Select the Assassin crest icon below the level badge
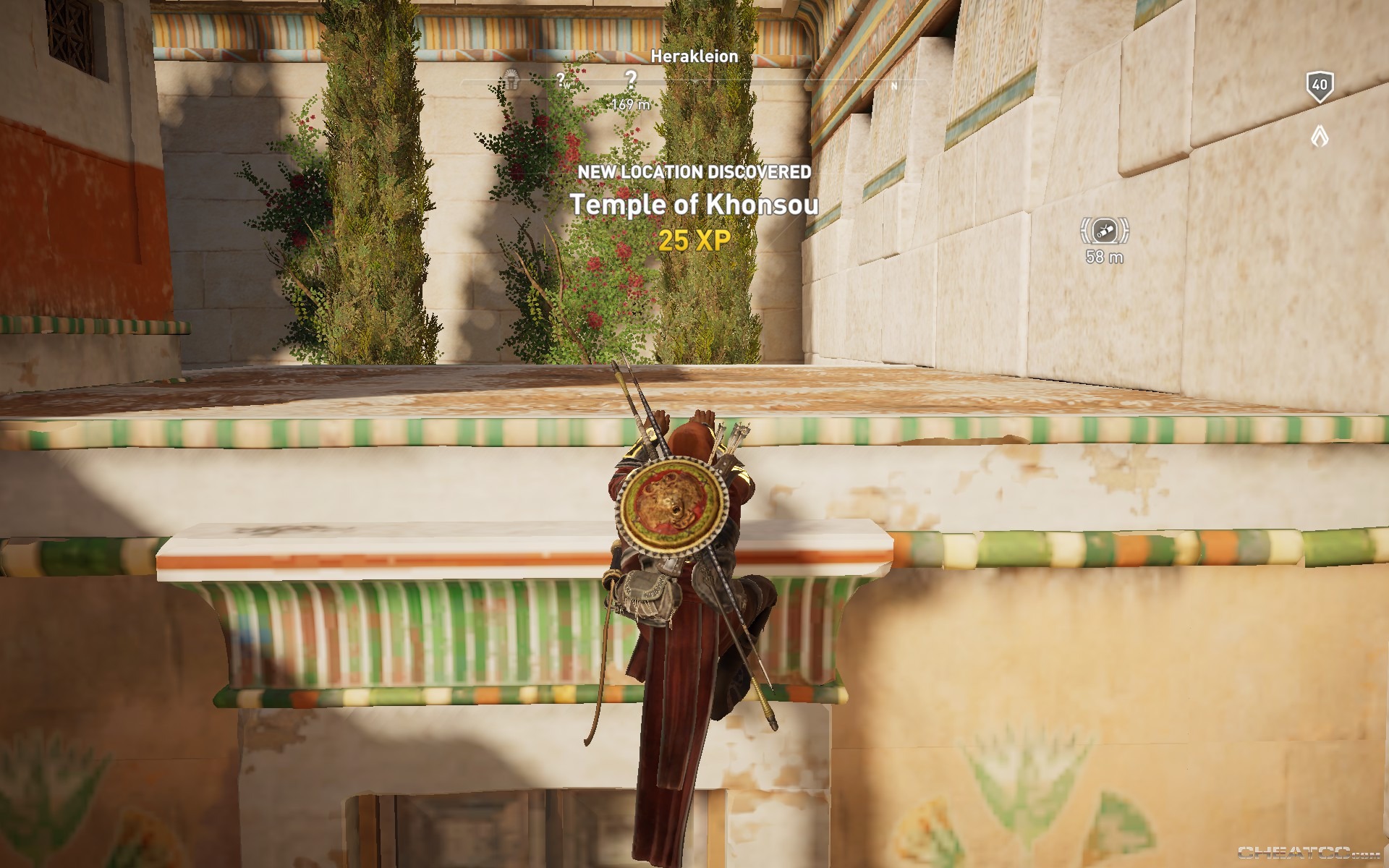Image resolution: width=1389 pixels, height=868 pixels. pos(1322,135)
